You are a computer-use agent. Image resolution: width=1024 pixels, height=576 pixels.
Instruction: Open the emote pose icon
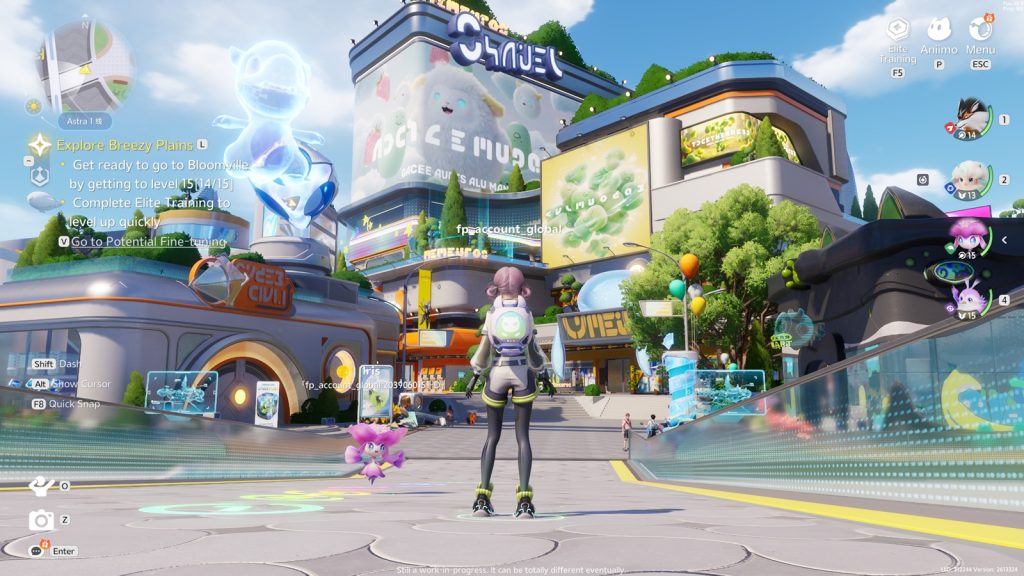[x=40, y=485]
